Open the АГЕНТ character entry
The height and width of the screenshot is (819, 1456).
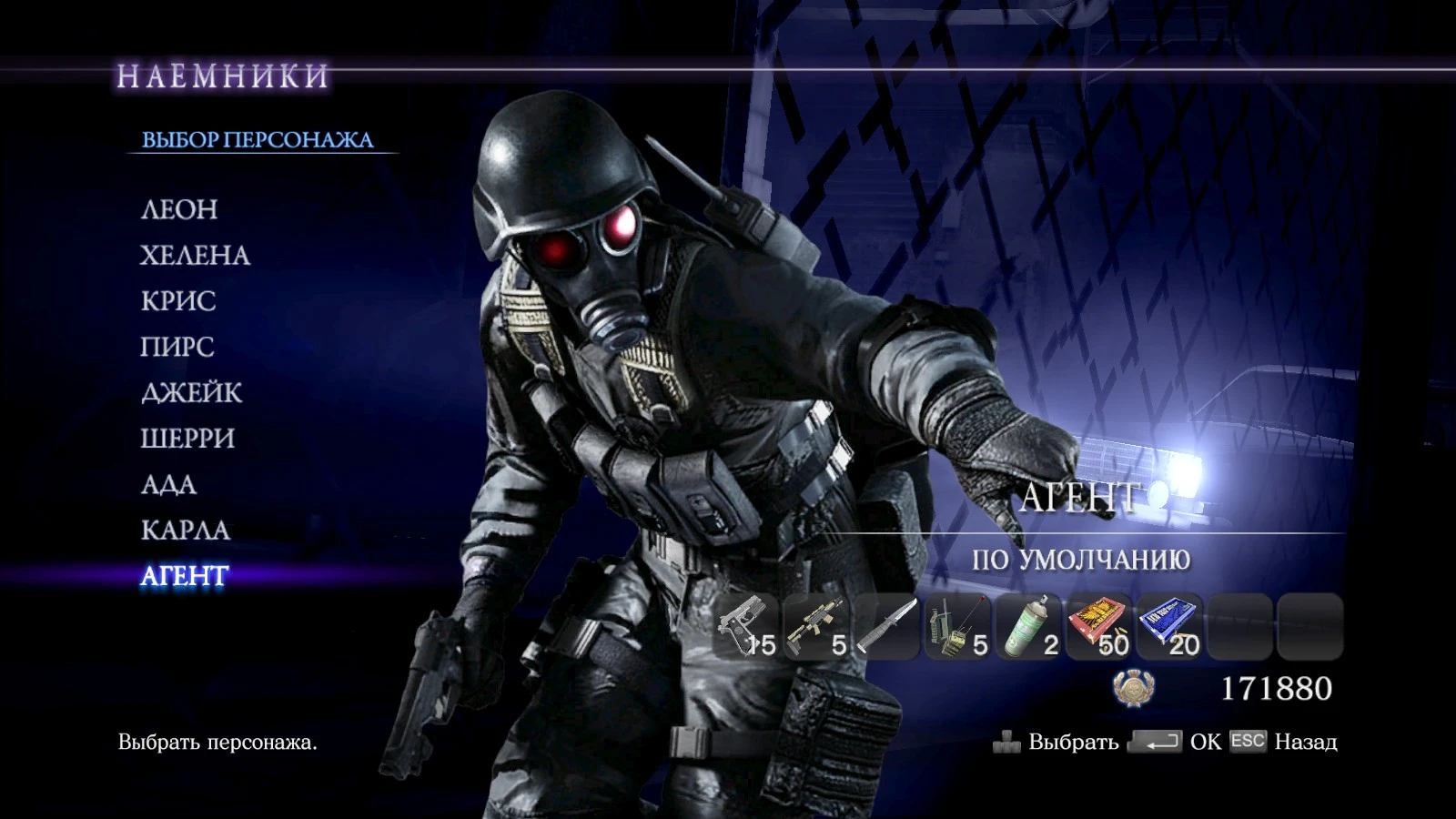(183, 576)
